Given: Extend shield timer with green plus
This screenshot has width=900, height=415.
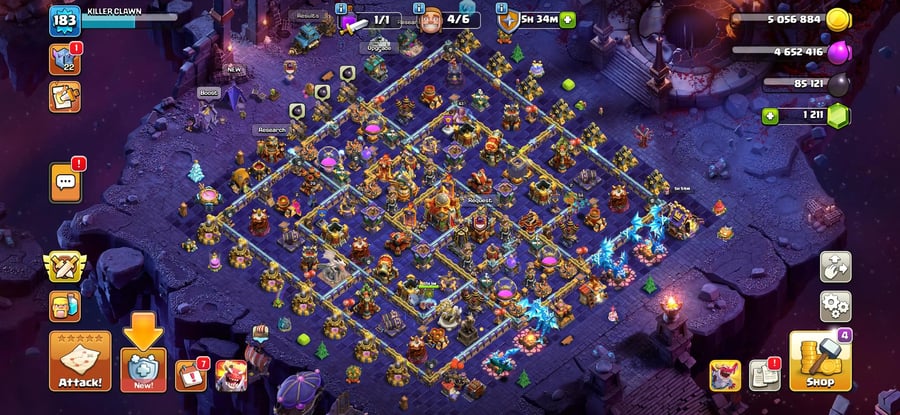Looking at the screenshot, I should 568,19.
